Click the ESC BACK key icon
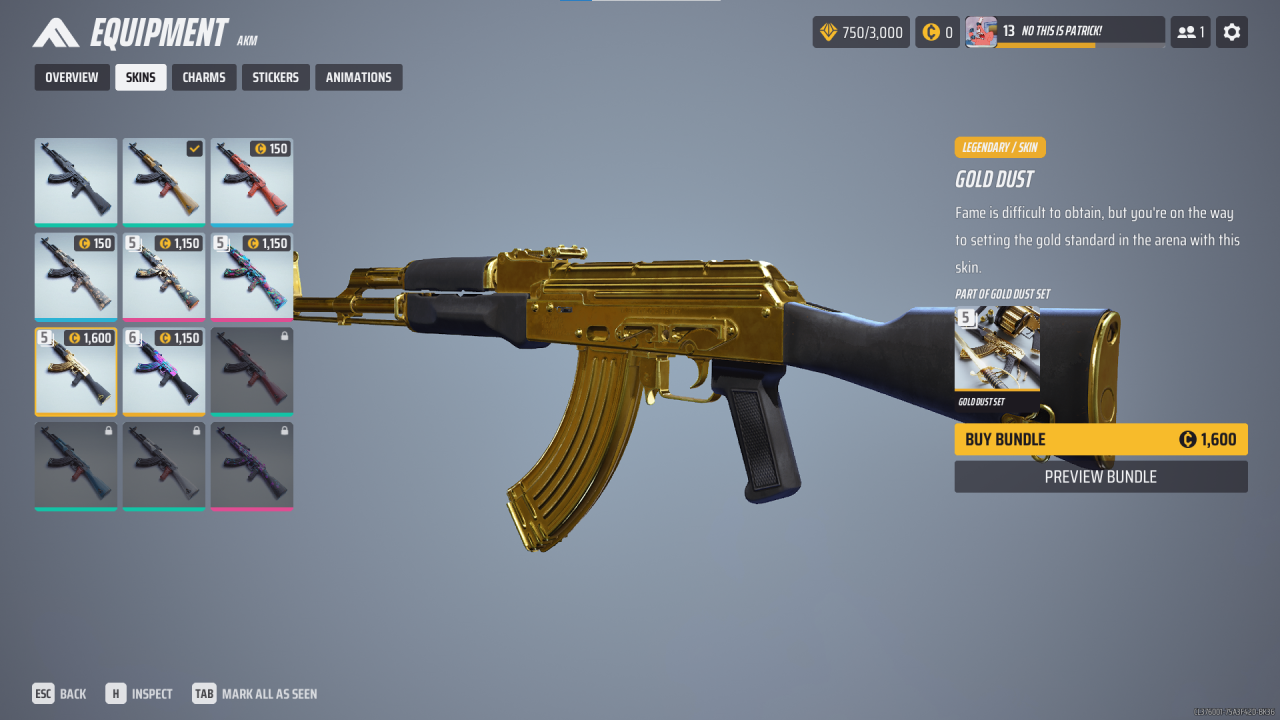The width and height of the screenshot is (1280, 720). 43,693
